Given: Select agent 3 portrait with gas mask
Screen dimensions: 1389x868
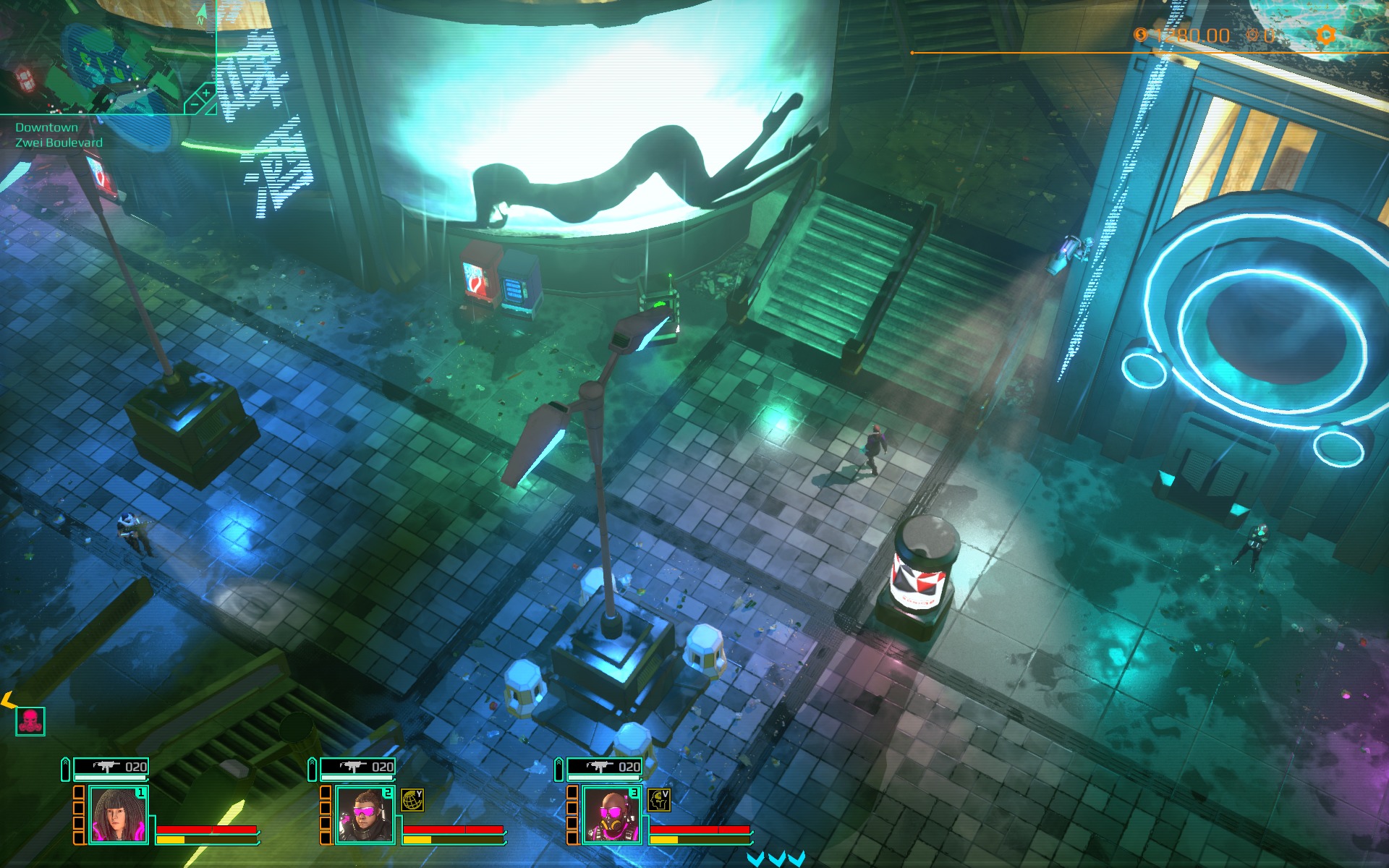Looking at the screenshot, I should coord(611,815).
